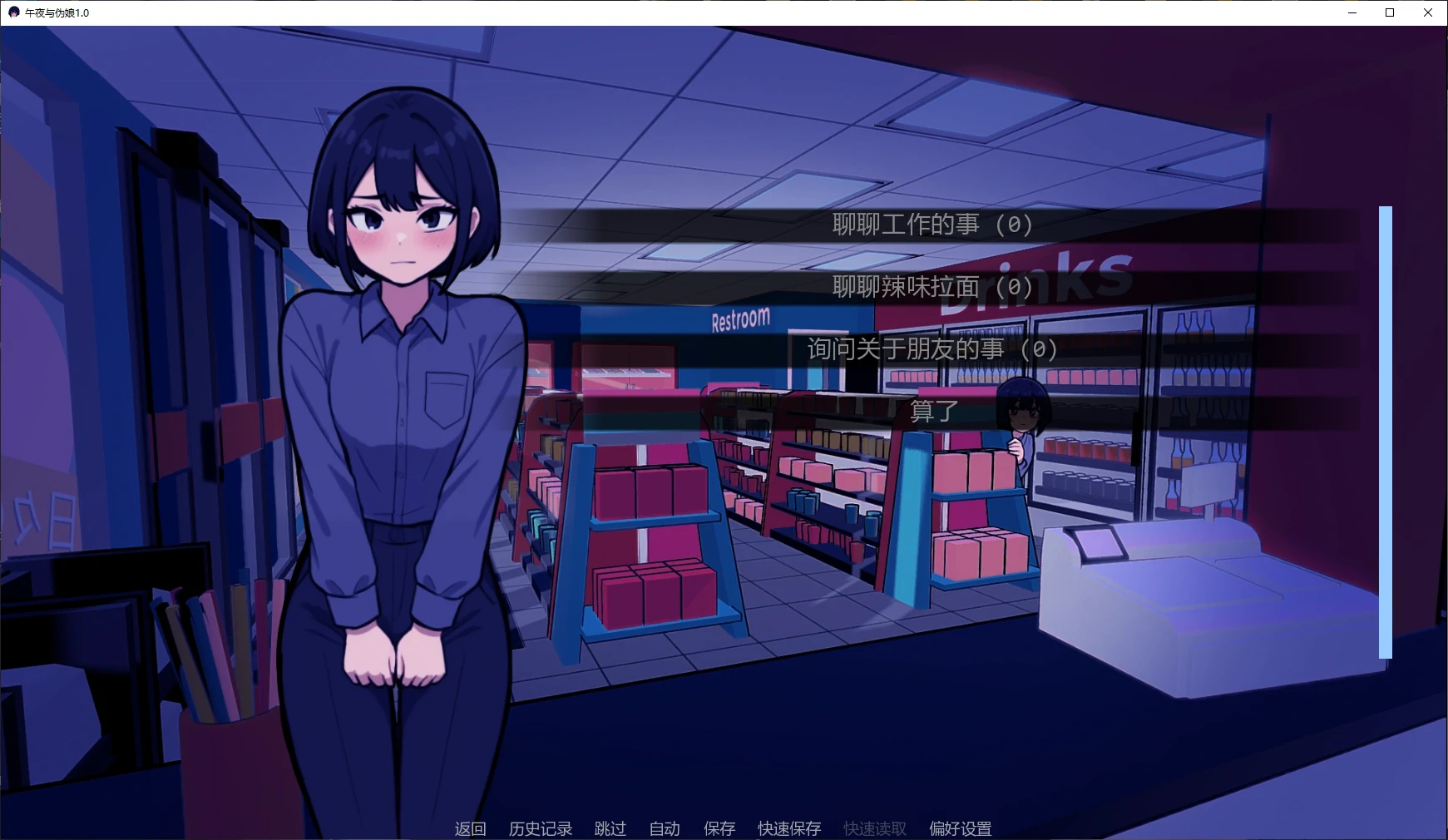Click 快速保存 to quick save
Viewport: 1448px width, 840px height.
tap(787, 828)
